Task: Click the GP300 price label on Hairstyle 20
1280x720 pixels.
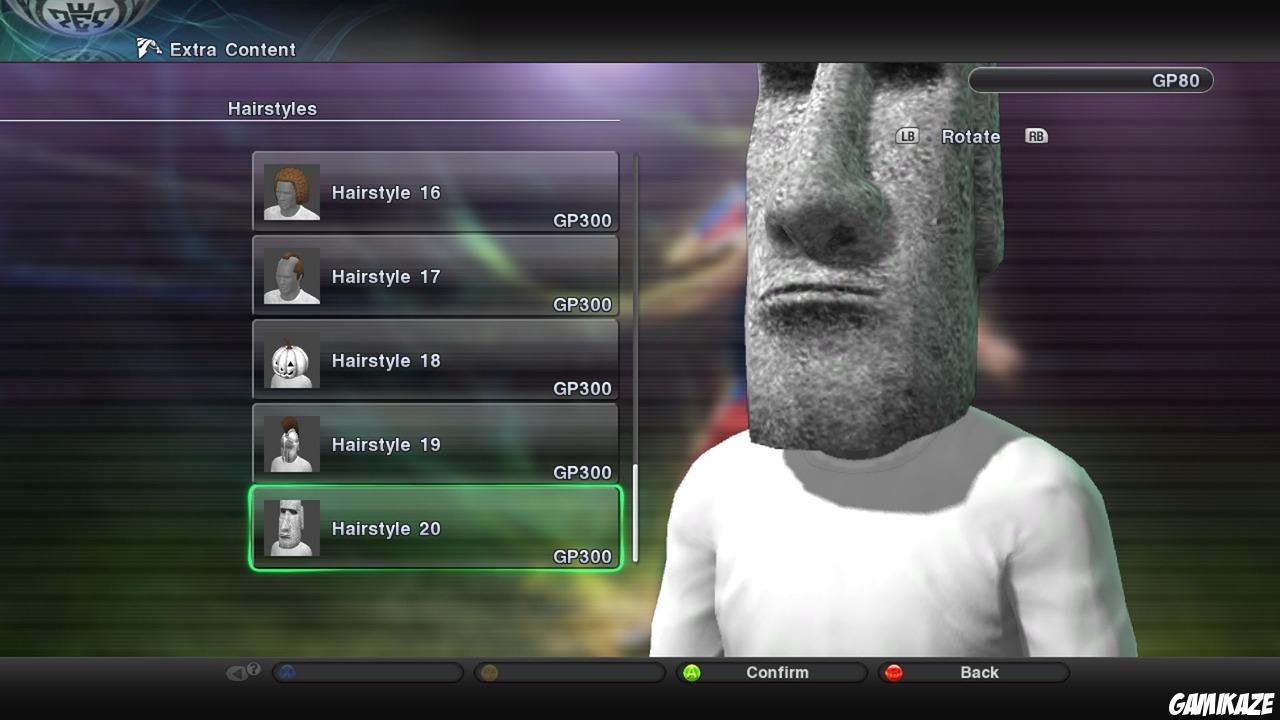Action: [x=583, y=556]
